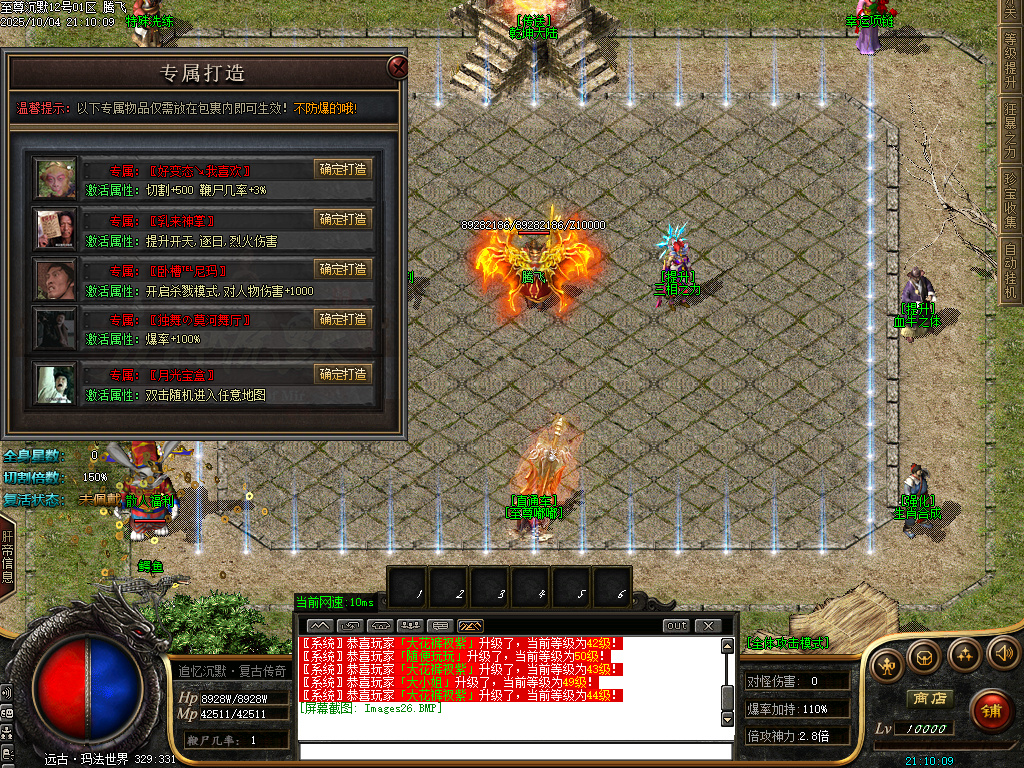Click the chat window's out button
Screen dimensions: 1024x768
677,626
